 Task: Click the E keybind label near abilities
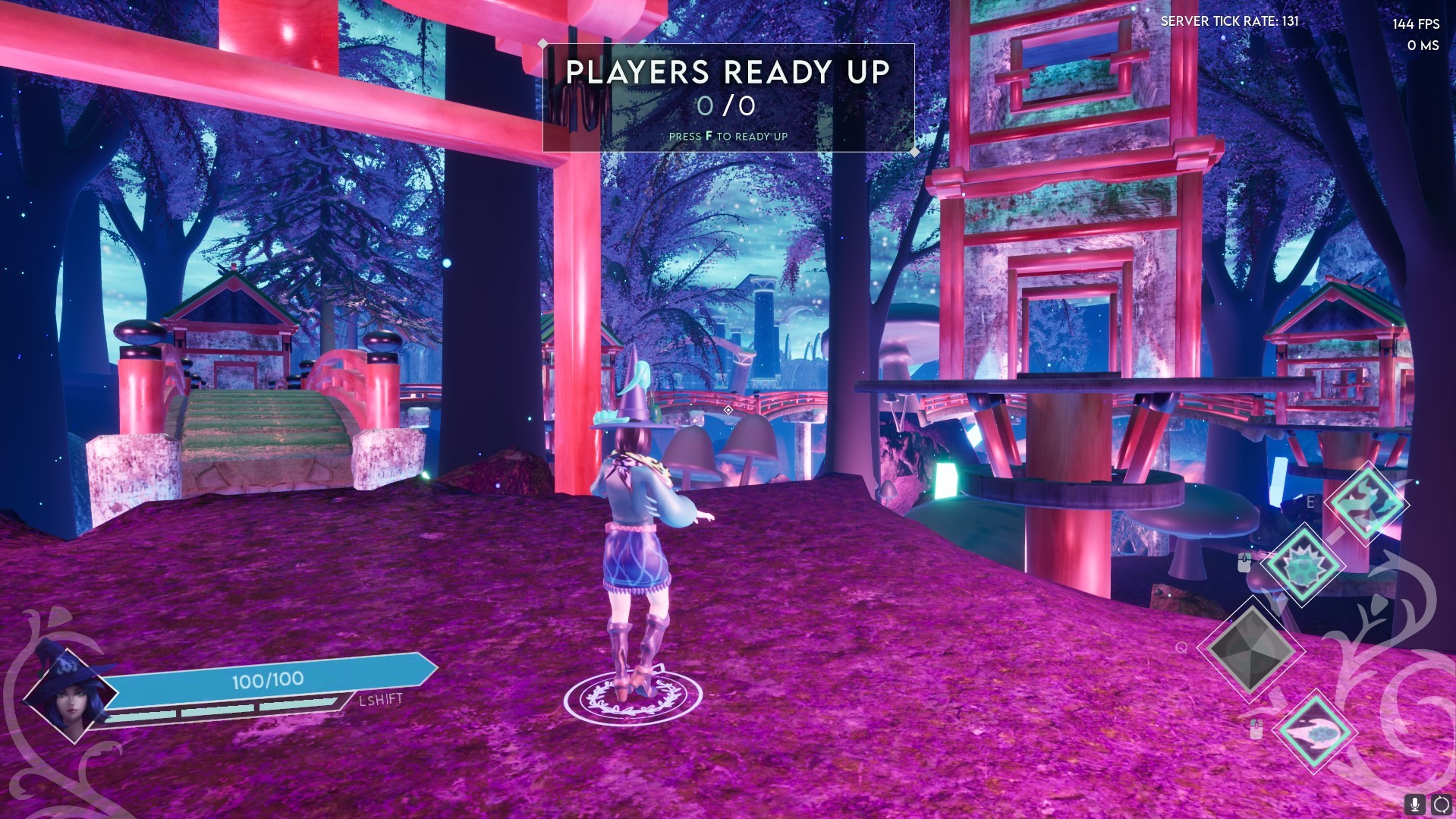pos(1310,502)
